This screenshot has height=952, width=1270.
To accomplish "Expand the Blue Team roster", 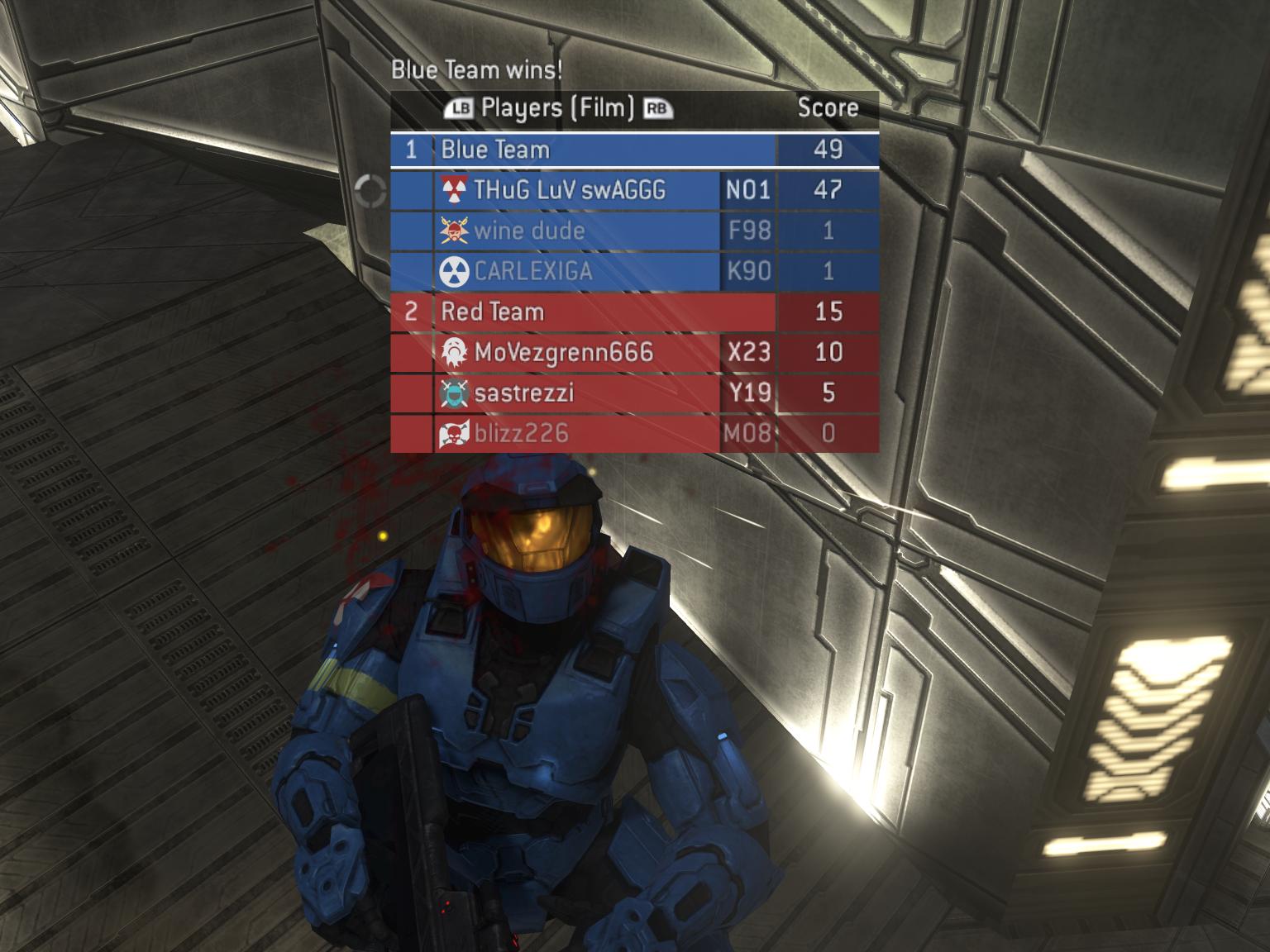I will (x=496, y=150).
